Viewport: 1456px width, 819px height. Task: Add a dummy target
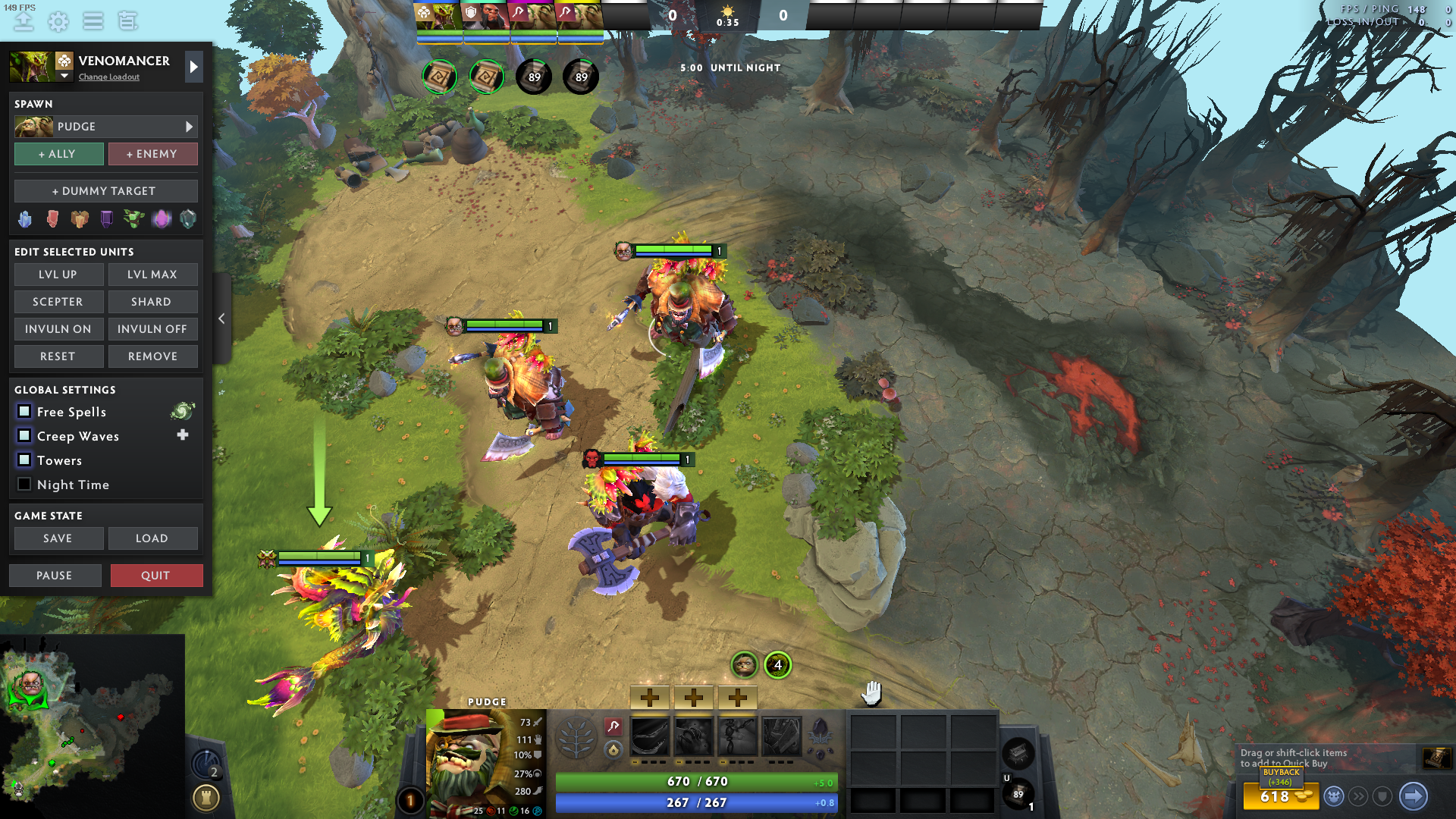(x=105, y=191)
